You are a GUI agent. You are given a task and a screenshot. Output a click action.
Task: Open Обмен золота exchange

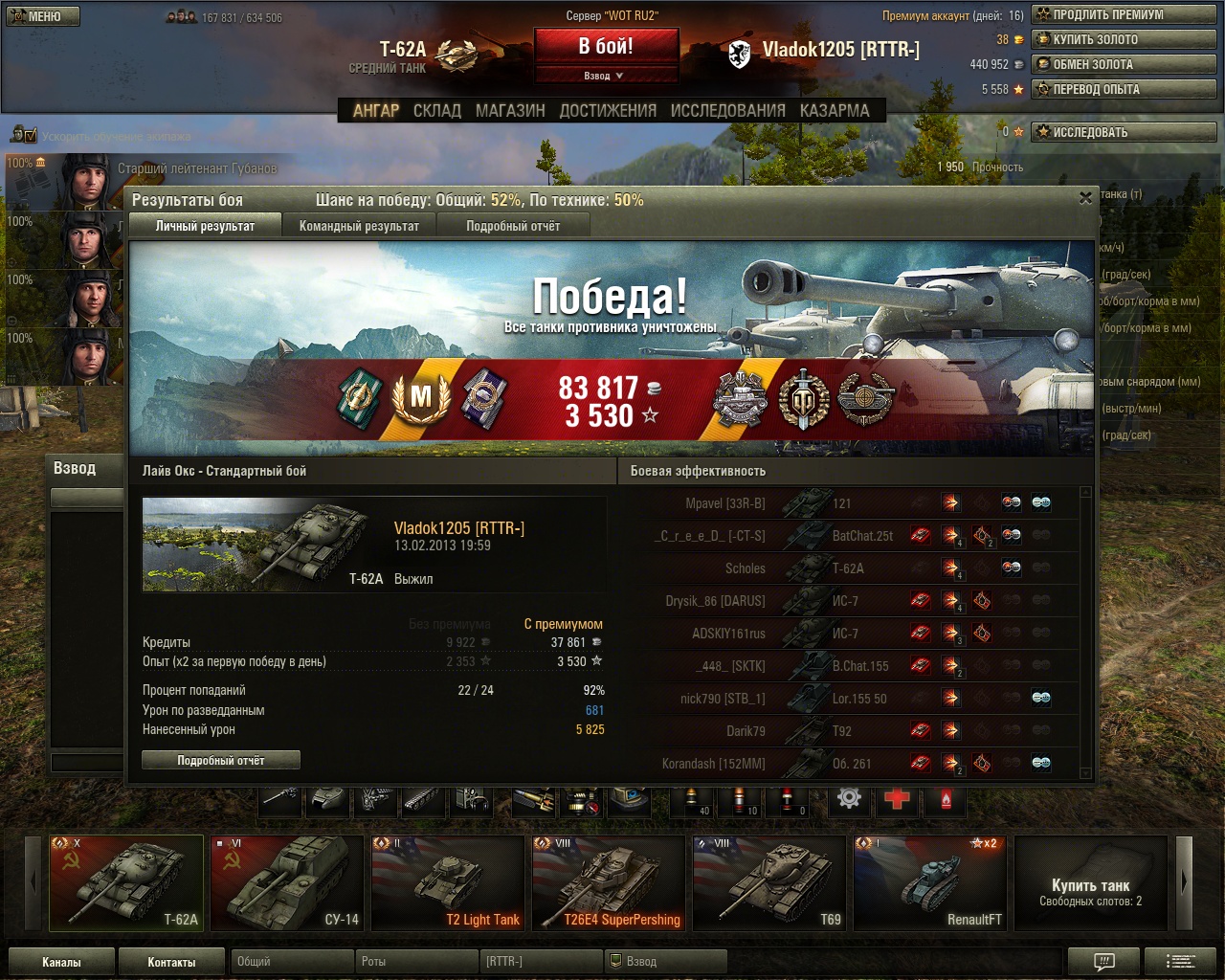pos(1124,64)
